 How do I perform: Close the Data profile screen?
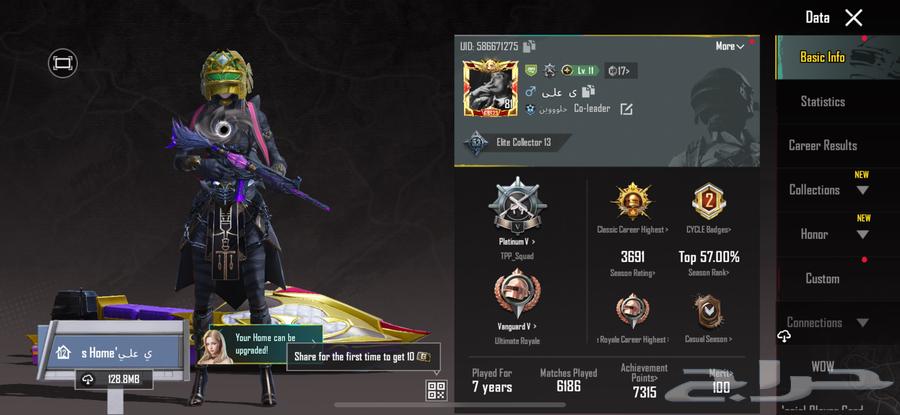click(853, 17)
